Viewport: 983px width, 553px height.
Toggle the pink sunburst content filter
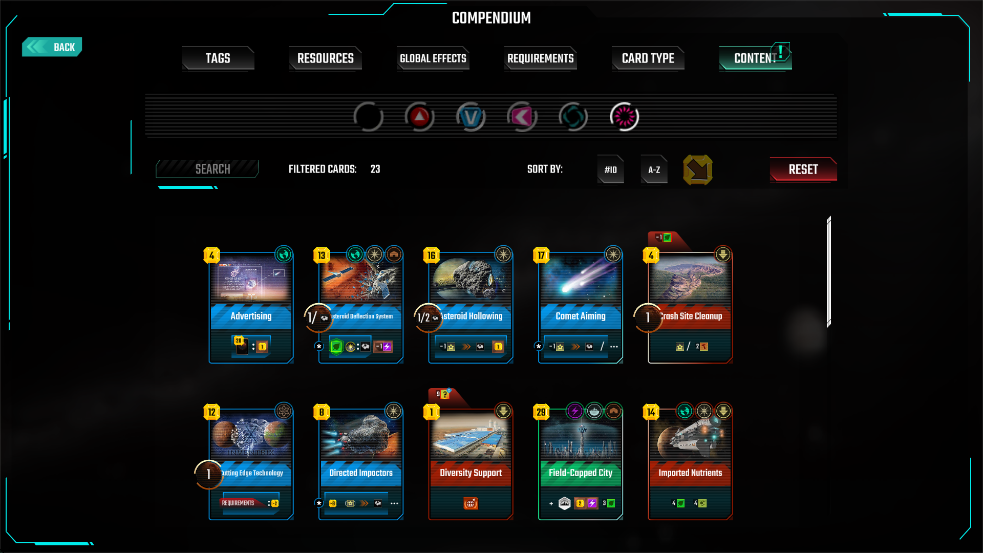click(x=625, y=118)
